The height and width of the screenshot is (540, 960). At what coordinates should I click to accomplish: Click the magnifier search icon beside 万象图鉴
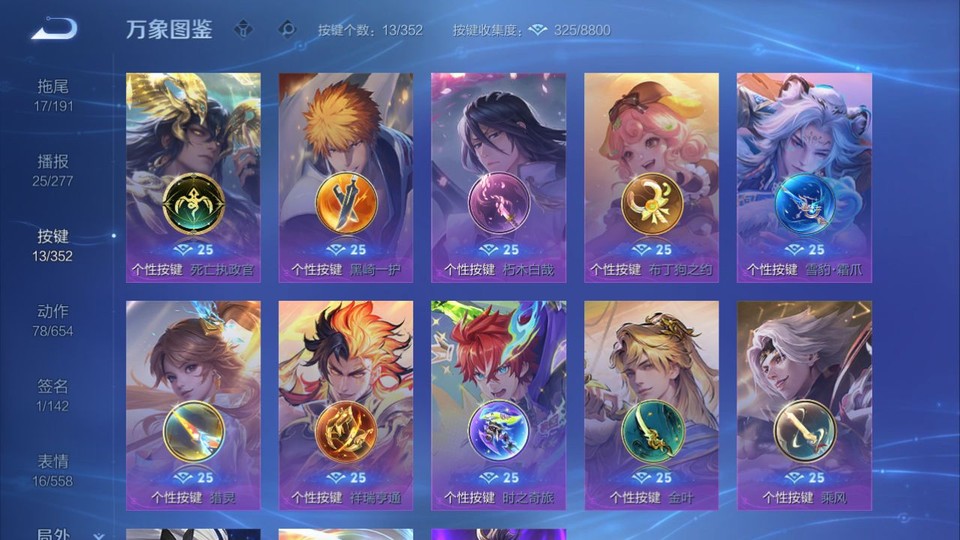(287, 29)
